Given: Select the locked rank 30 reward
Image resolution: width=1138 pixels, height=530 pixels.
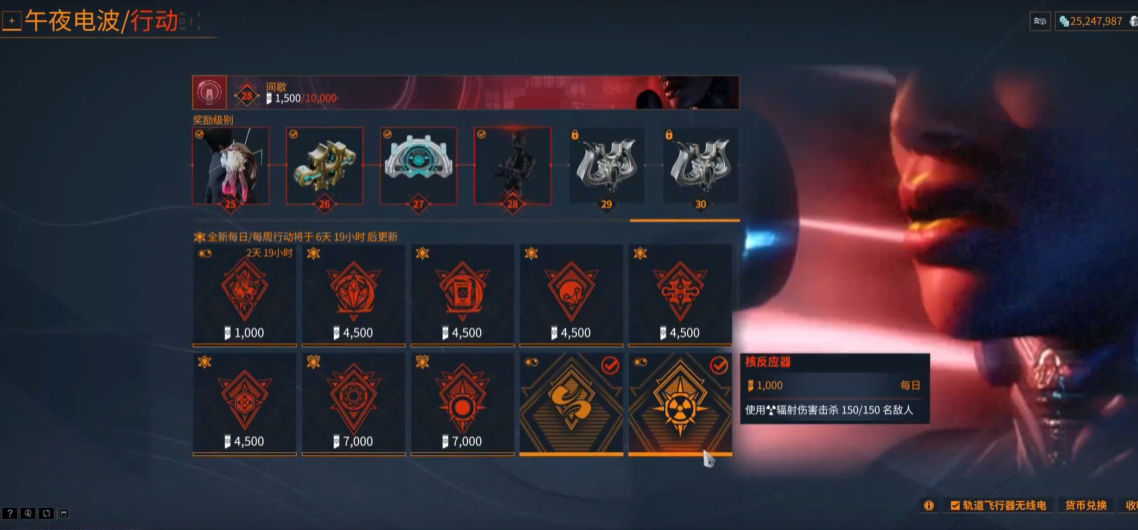Looking at the screenshot, I should coord(700,166).
